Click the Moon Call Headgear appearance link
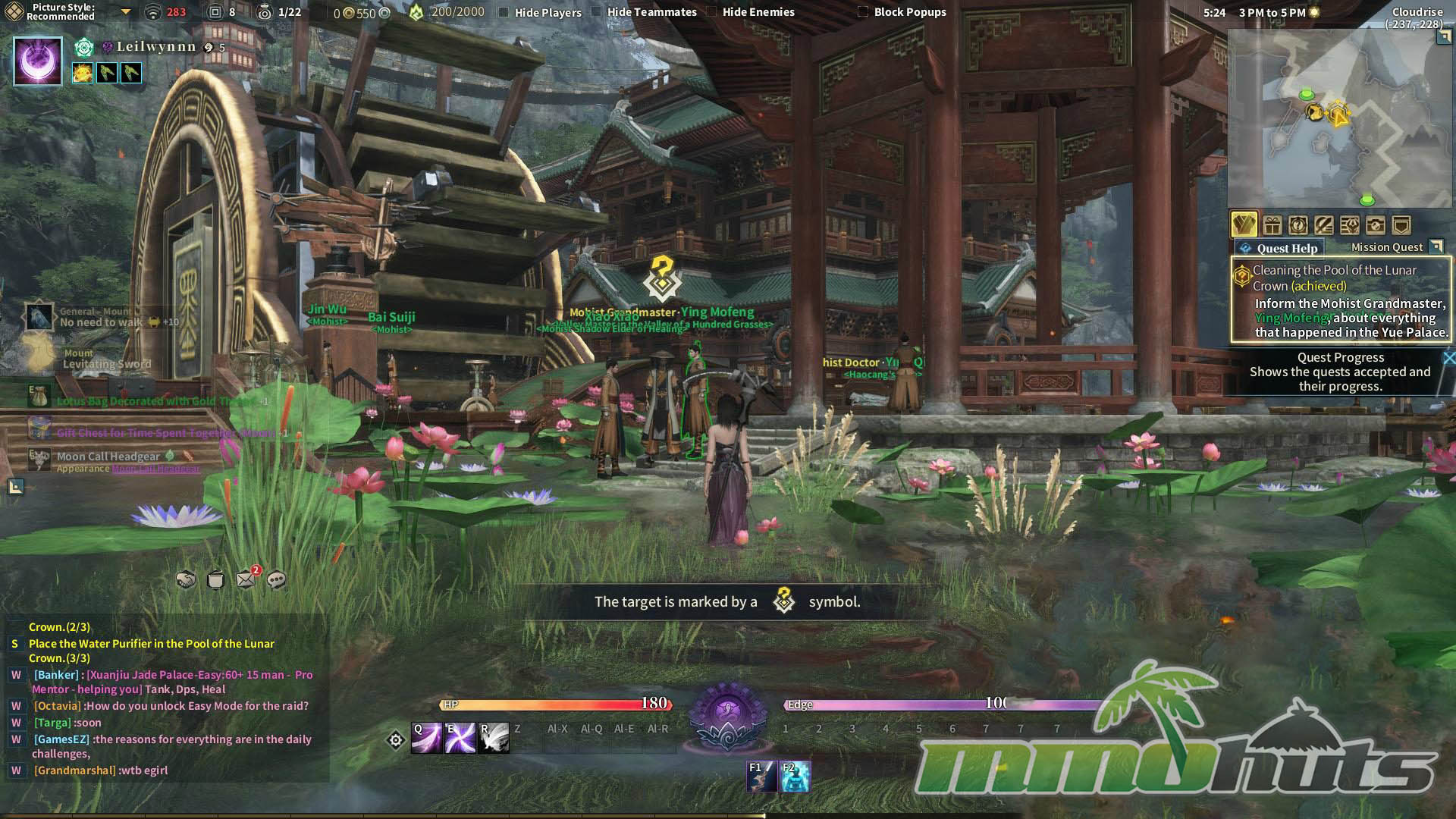 156,469
